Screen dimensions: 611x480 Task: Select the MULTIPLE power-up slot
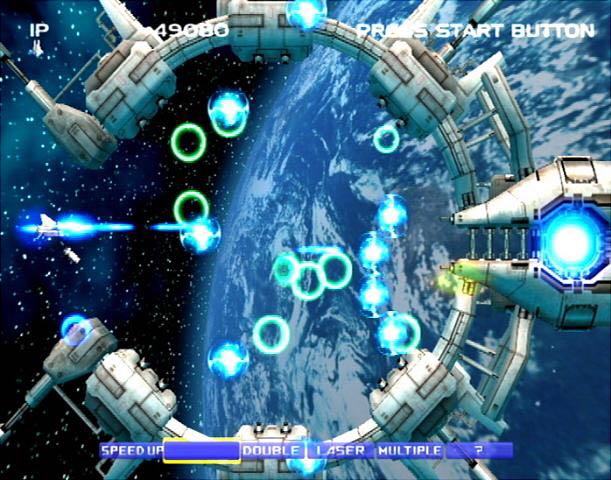click(x=408, y=451)
